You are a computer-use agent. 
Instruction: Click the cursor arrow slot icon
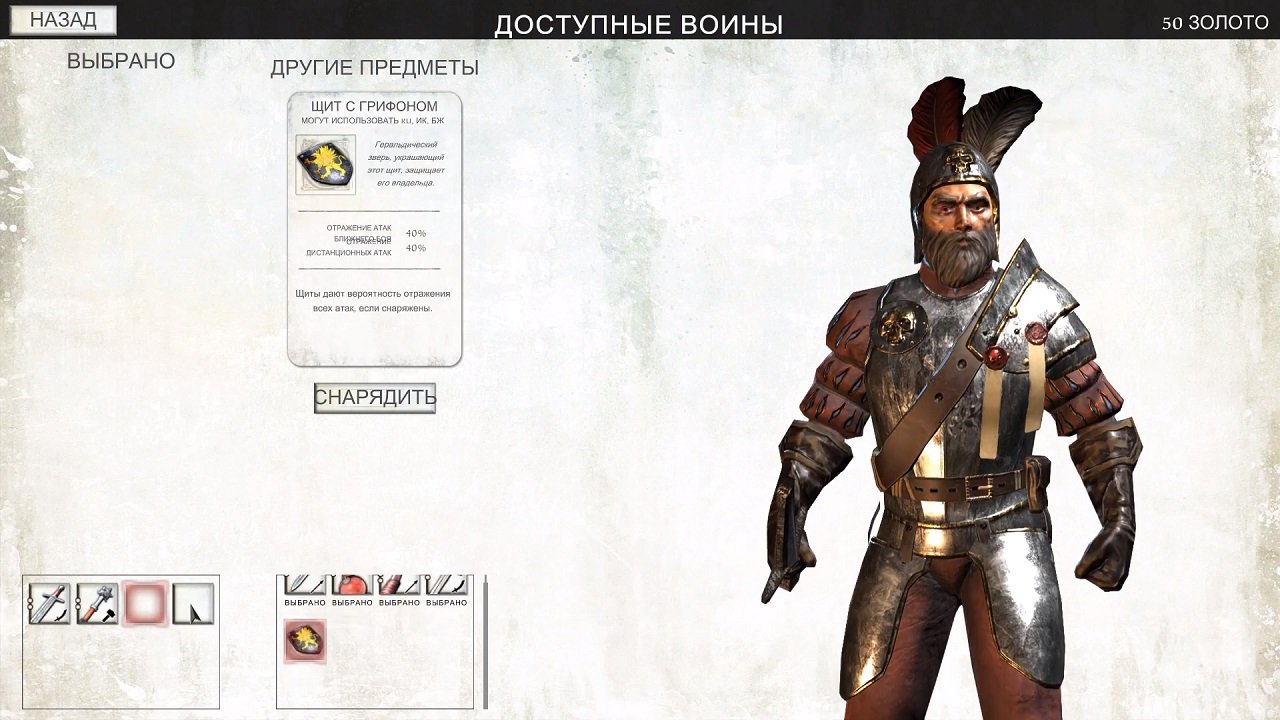[x=193, y=602]
